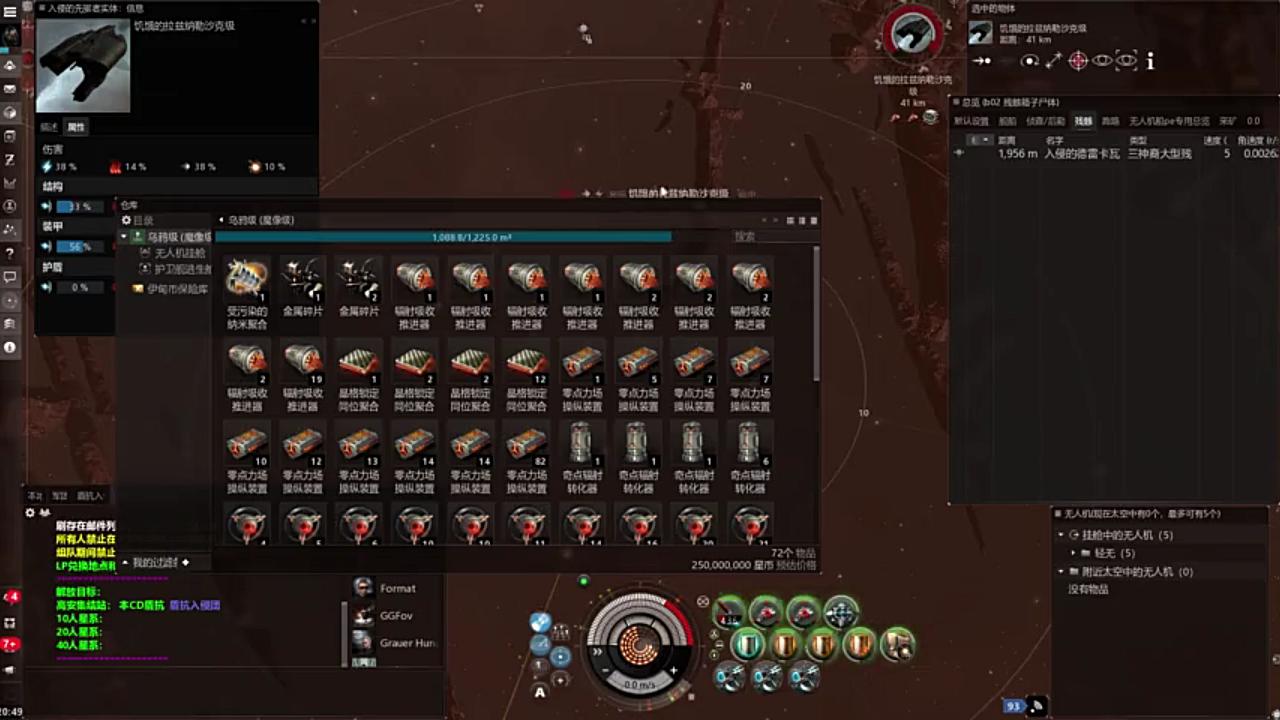1280x720 pixels.
Task: Toggle camera tracking eye icon with brackets
Action: (1127, 61)
